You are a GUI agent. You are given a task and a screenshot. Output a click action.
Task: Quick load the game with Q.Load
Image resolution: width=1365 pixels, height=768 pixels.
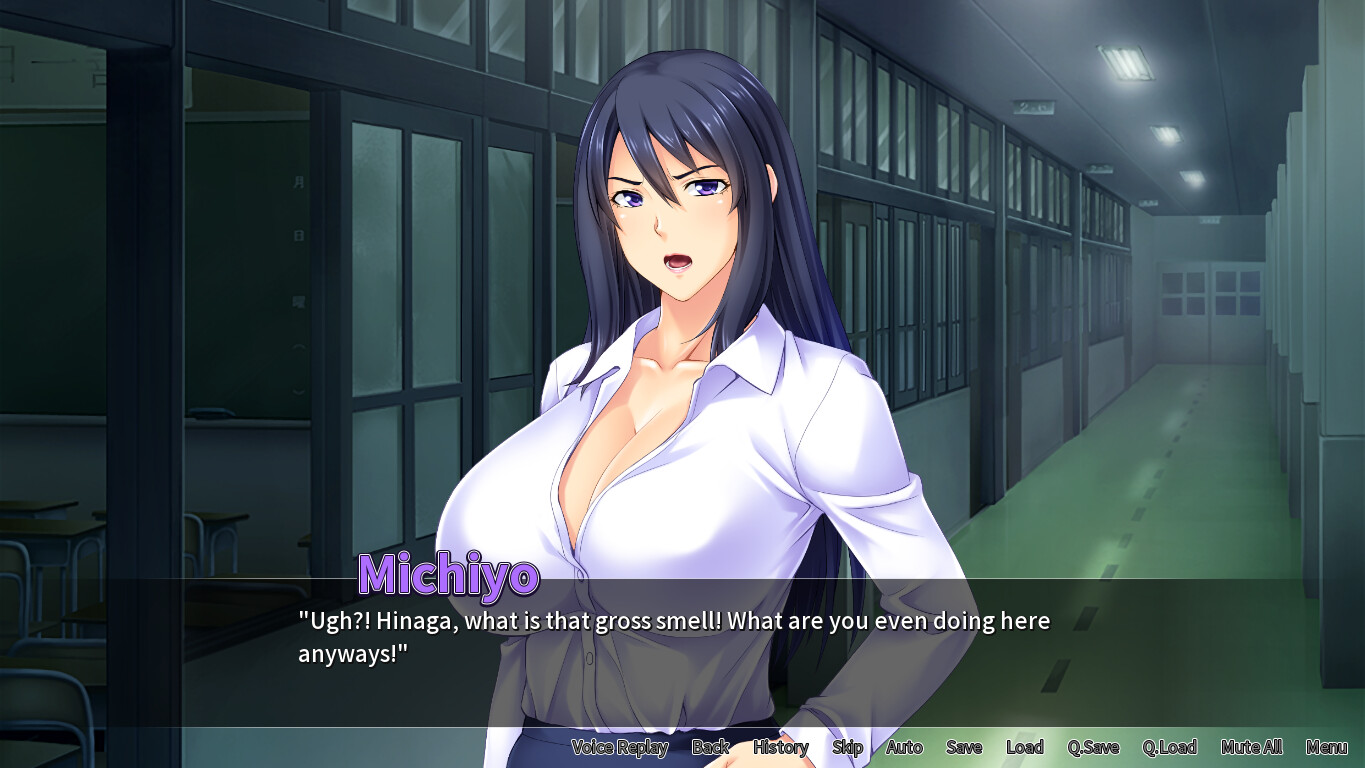(x=1170, y=747)
